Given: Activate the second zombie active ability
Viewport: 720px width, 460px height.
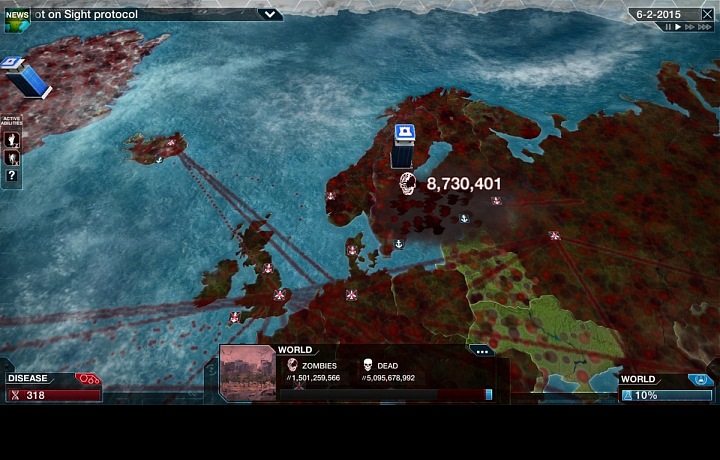Looking at the screenshot, I should click(12, 157).
